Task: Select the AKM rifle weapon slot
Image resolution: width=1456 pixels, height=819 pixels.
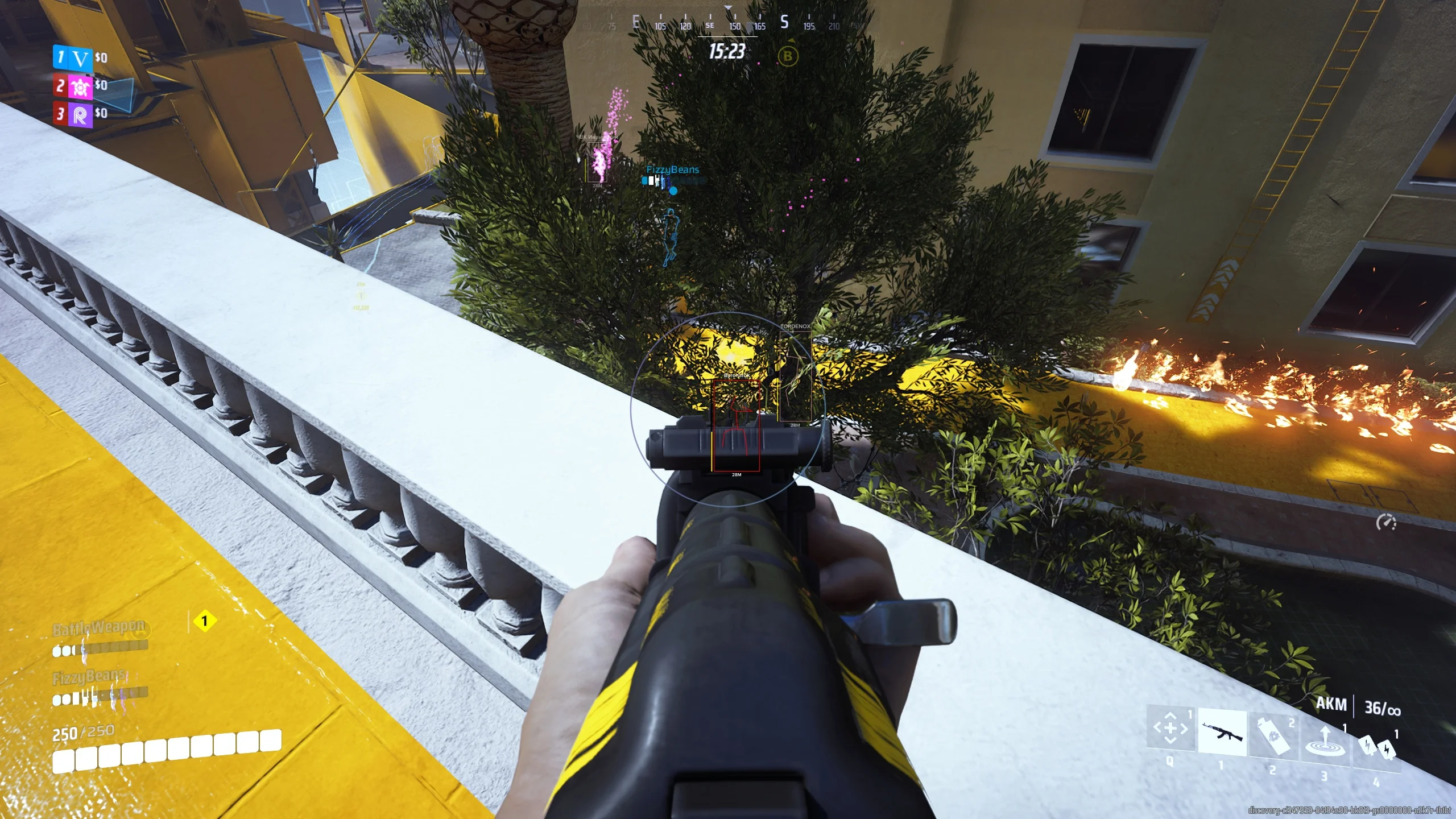Action: coord(1222,733)
